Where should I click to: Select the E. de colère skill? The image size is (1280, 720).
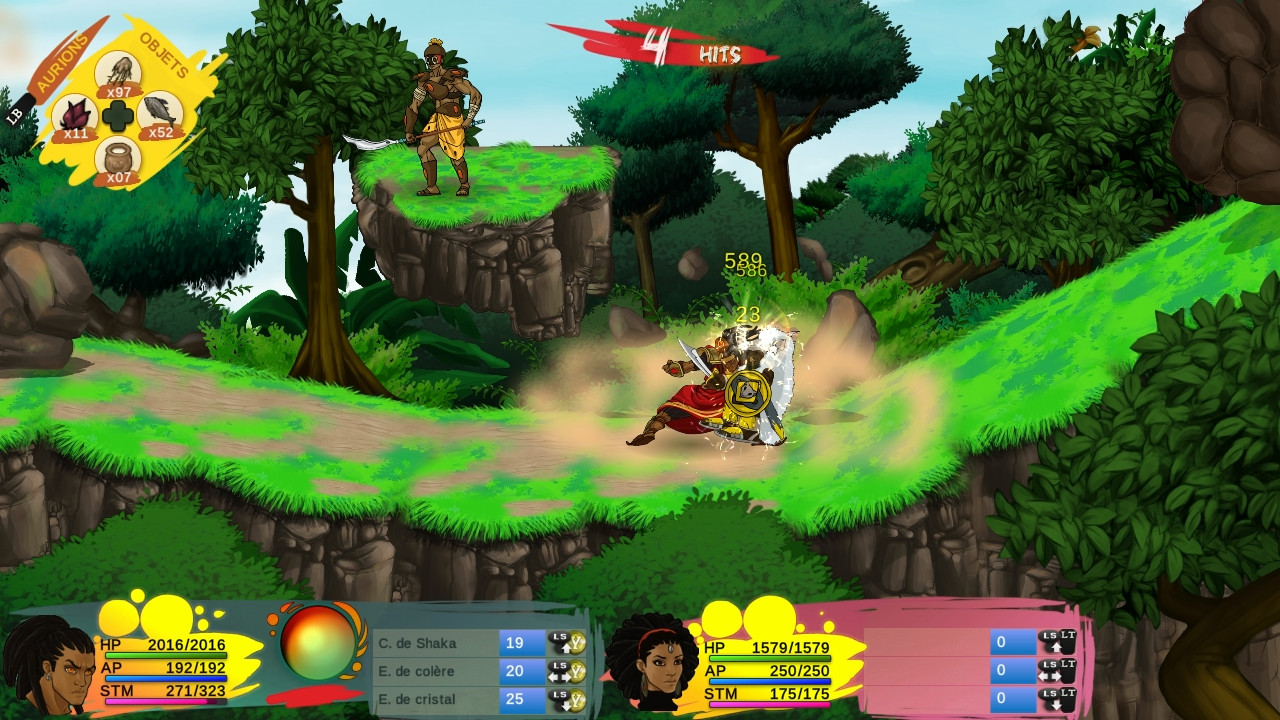pyautogui.click(x=437, y=671)
